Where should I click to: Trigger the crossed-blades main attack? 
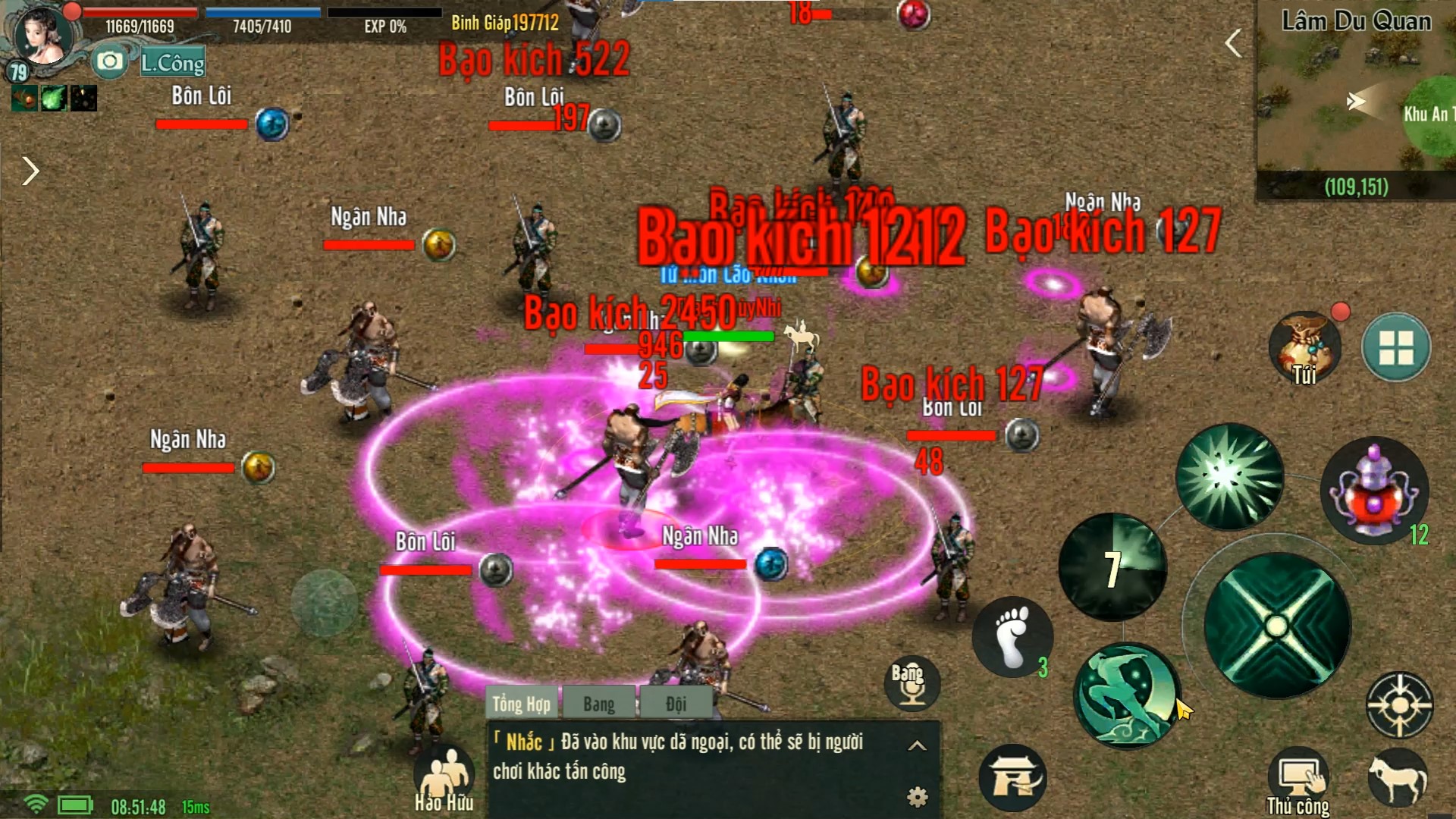(x=1277, y=626)
